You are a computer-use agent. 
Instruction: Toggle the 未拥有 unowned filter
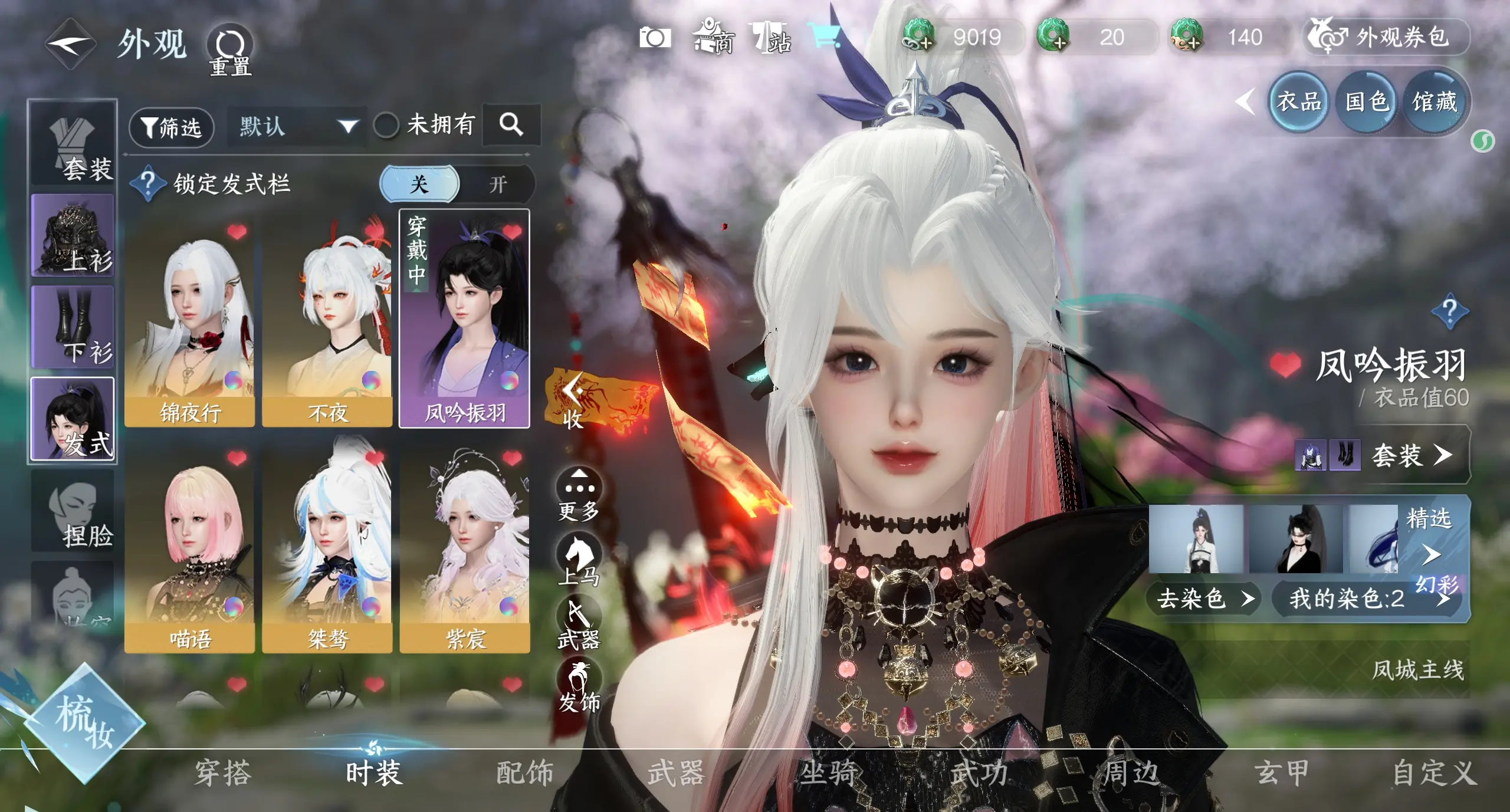click(x=386, y=125)
